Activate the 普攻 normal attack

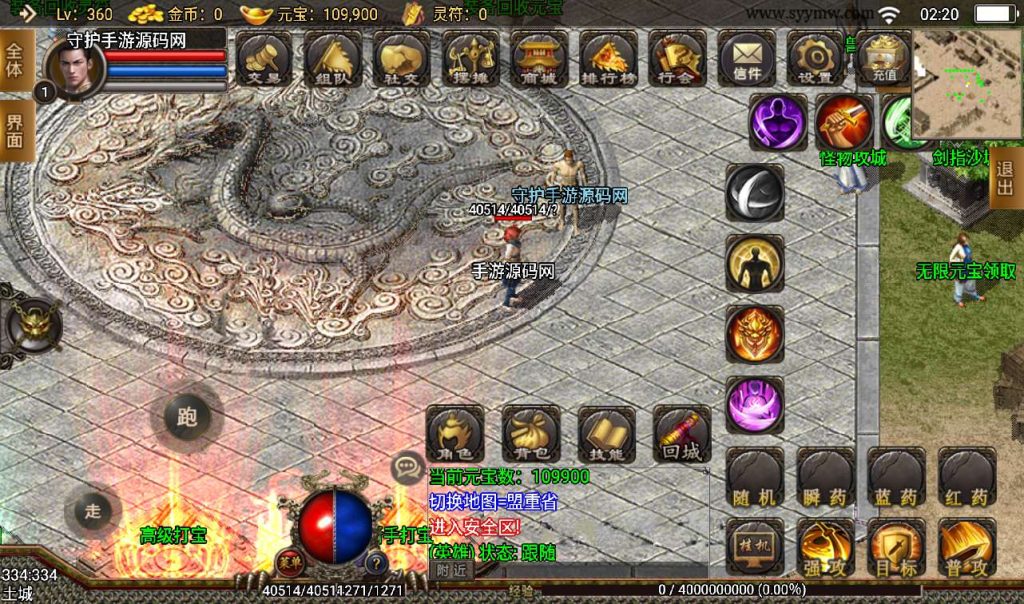(967, 547)
